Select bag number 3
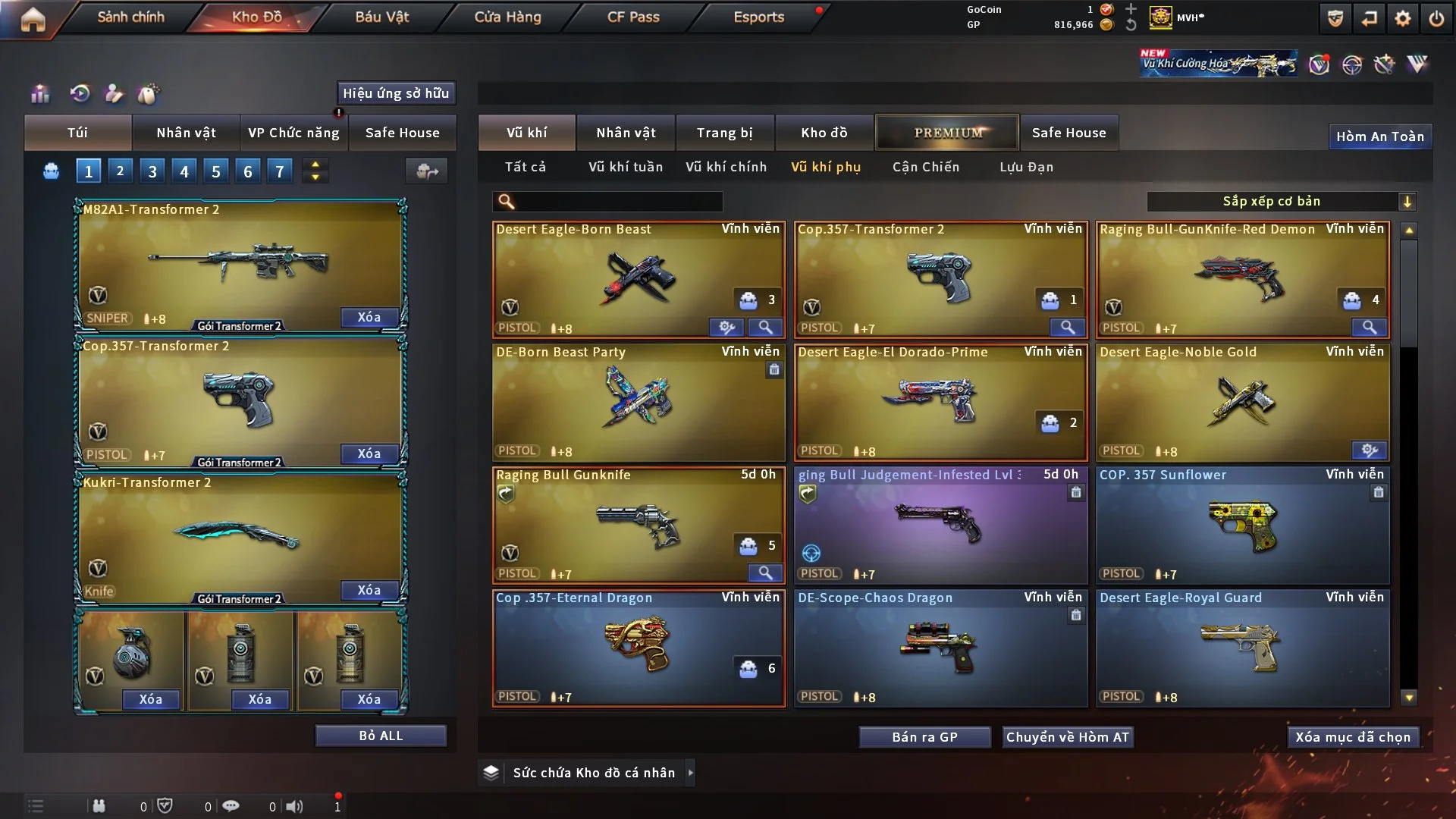Screen dimensions: 1456x819 152,171
